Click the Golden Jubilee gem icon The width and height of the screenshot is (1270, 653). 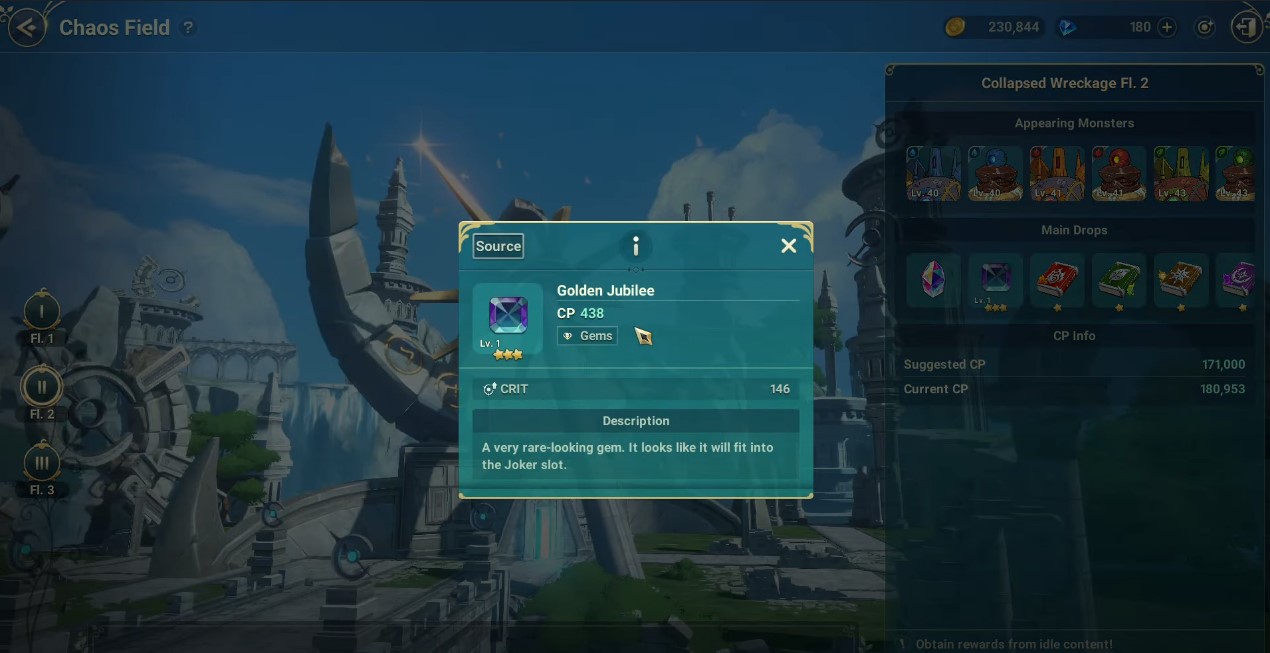click(x=508, y=316)
